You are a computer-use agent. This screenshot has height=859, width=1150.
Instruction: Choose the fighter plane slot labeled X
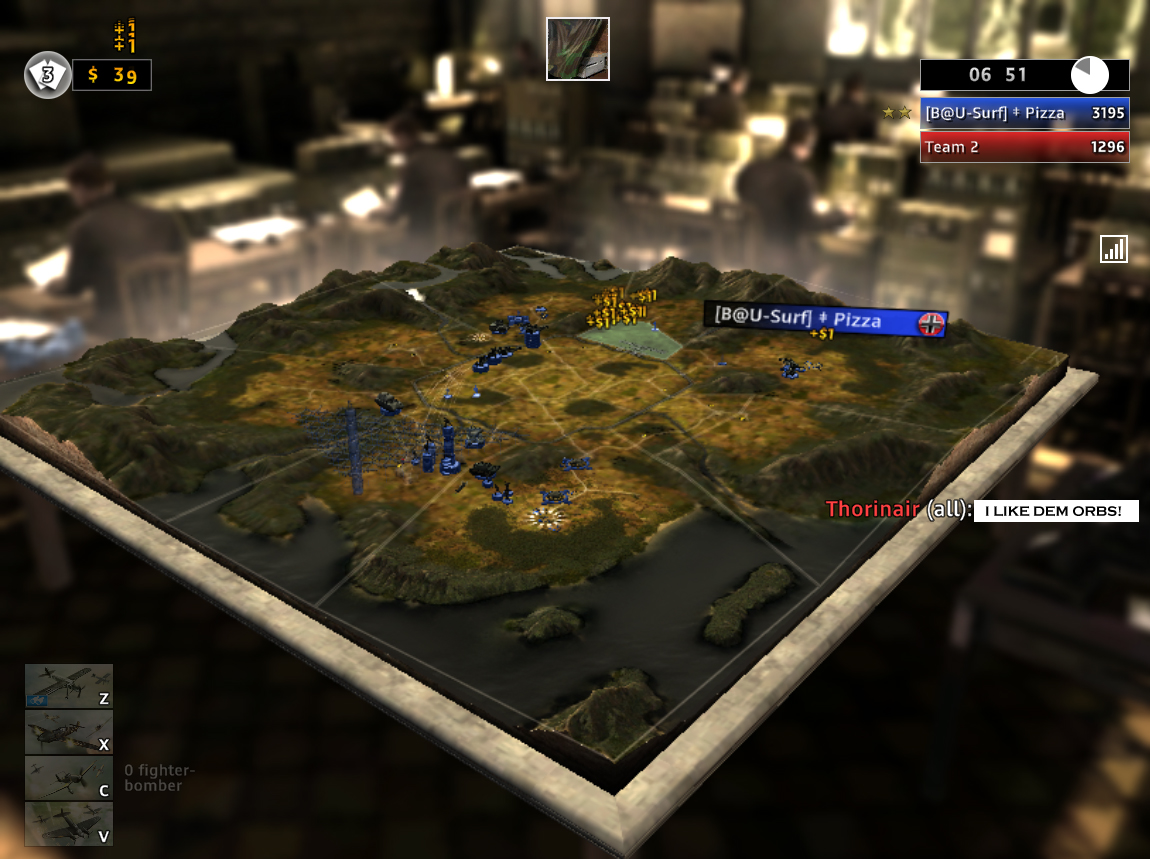(69, 732)
